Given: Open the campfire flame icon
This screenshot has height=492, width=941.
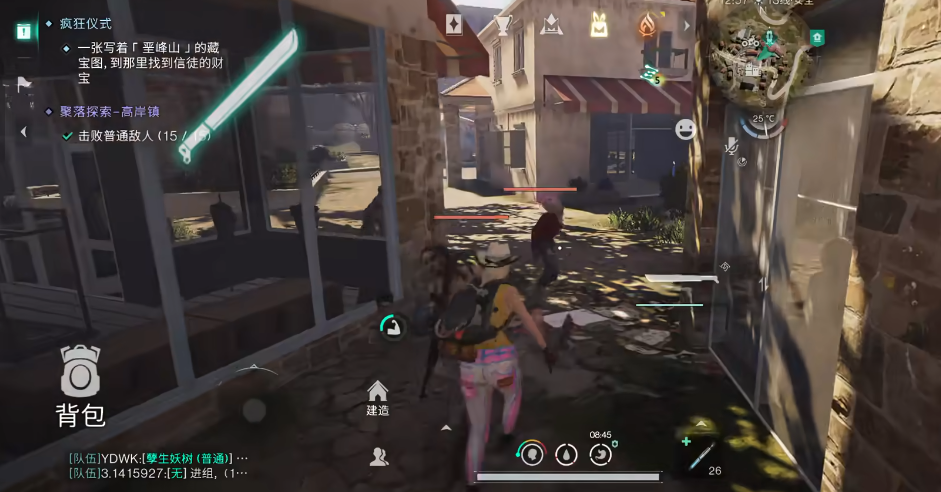Looking at the screenshot, I should (647, 24).
